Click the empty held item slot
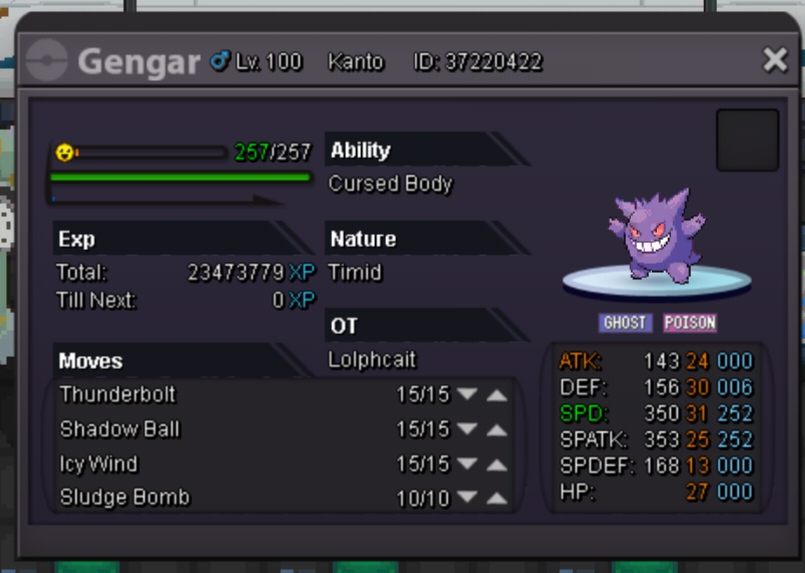The height and width of the screenshot is (573, 805). point(747,140)
